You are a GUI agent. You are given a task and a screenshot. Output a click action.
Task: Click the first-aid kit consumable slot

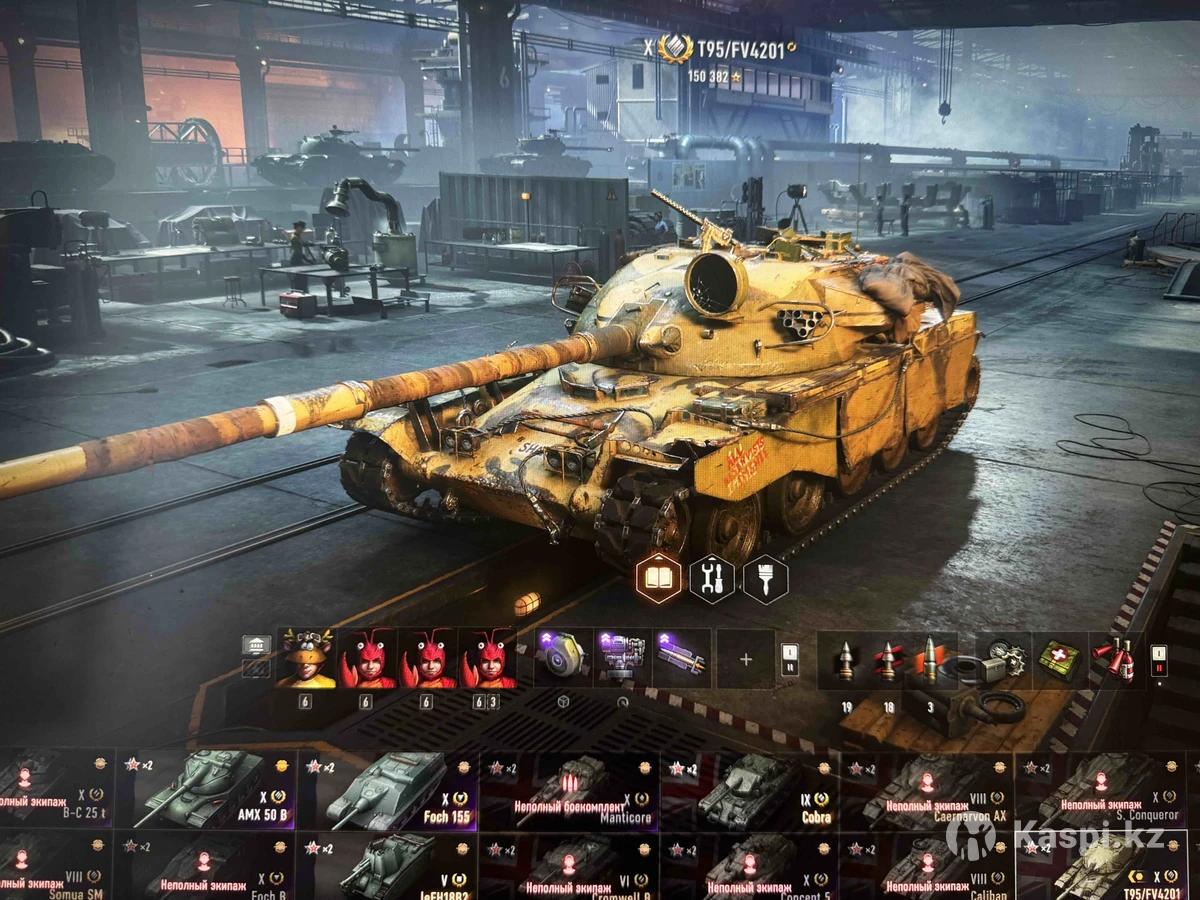point(1055,659)
